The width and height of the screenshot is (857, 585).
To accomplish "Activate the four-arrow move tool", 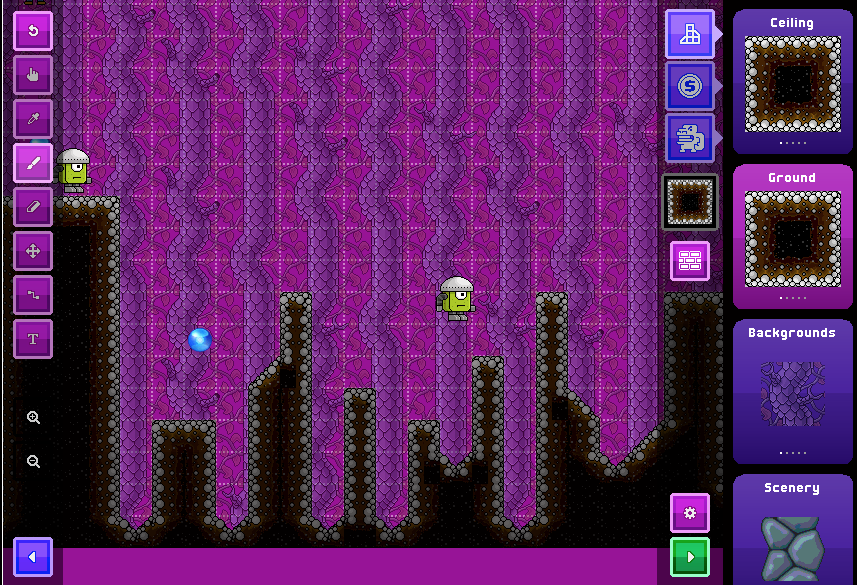I will tap(33, 251).
